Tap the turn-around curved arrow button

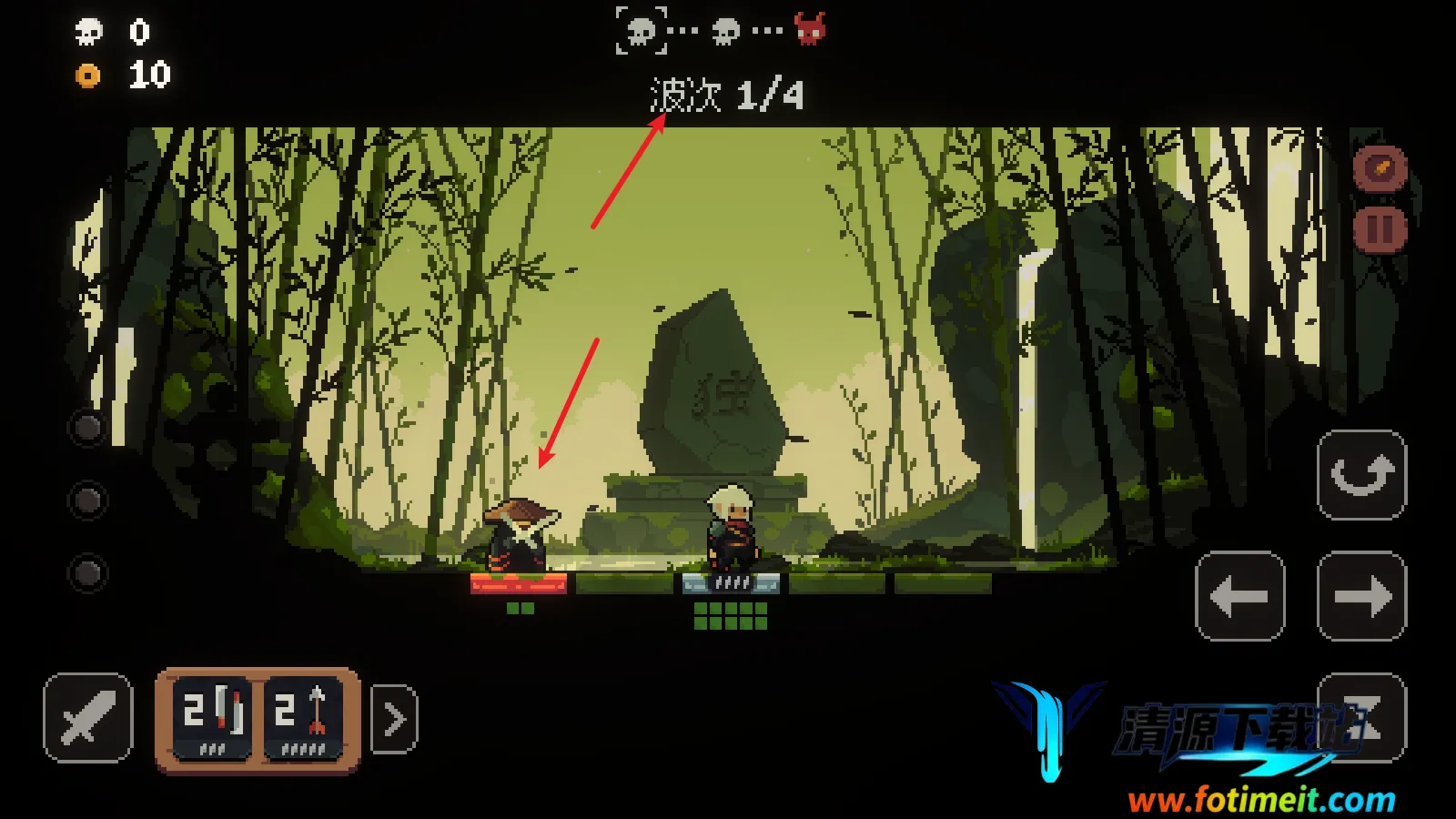tap(1361, 475)
